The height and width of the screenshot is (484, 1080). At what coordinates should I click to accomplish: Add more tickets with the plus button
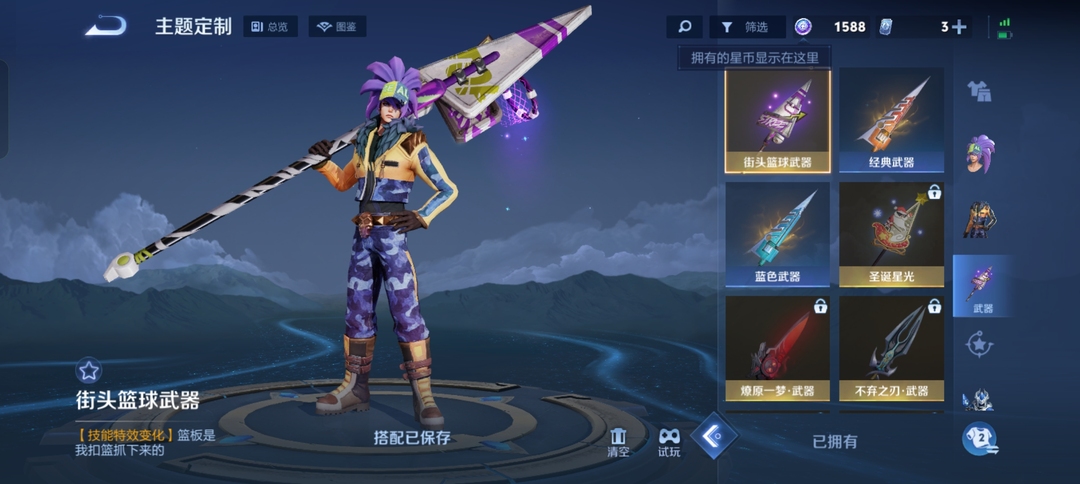click(x=959, y=27)
